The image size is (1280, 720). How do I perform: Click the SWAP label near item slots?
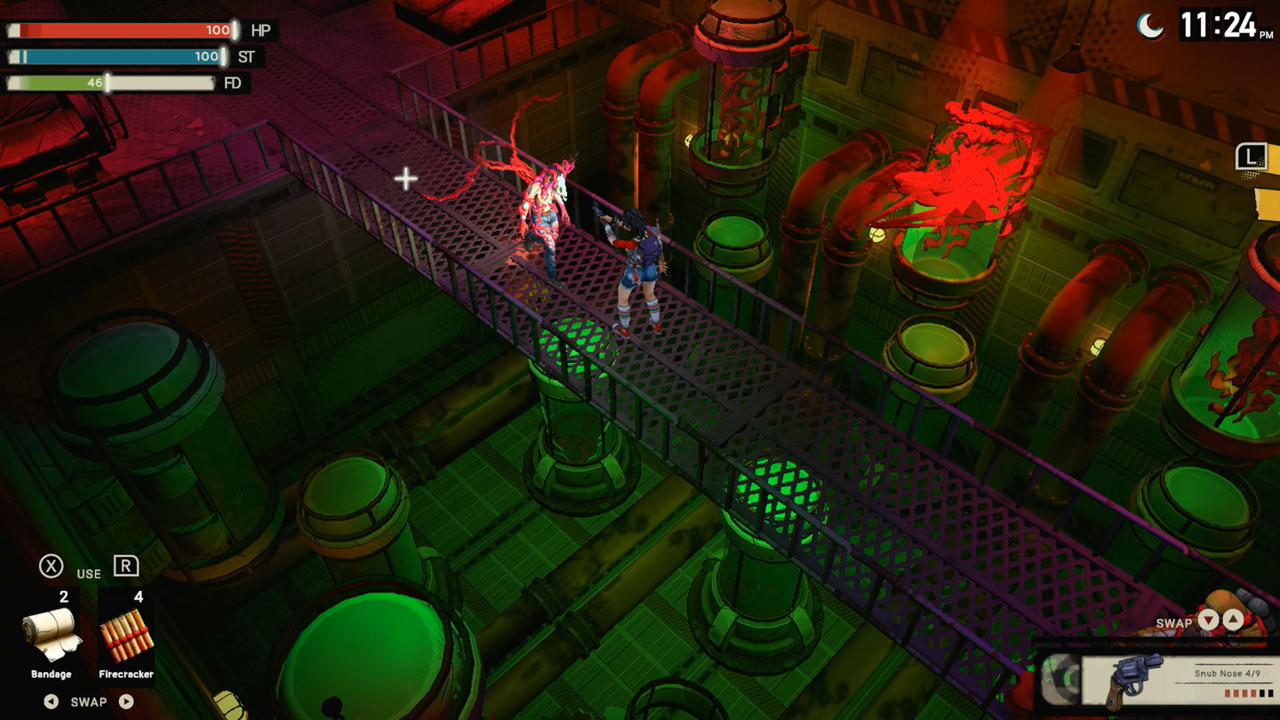point(88,701)
